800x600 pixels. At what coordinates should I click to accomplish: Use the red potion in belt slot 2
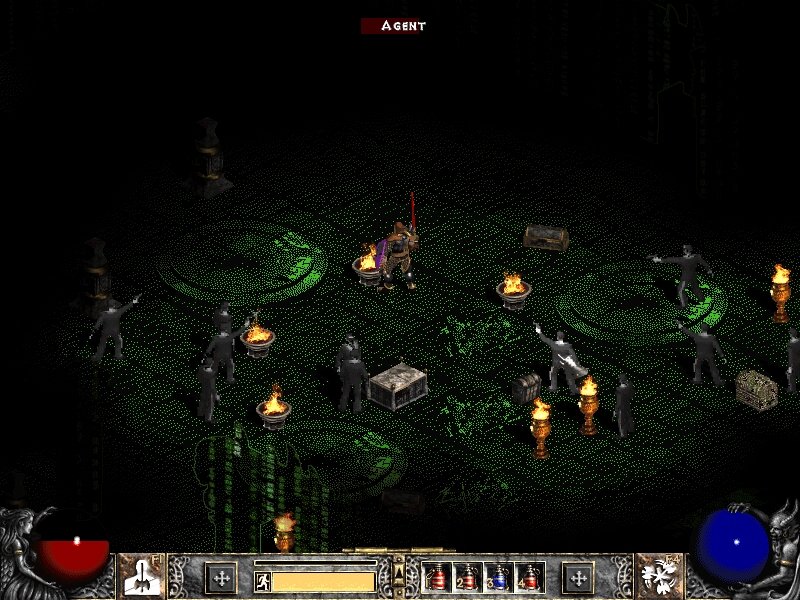[467, 577]
